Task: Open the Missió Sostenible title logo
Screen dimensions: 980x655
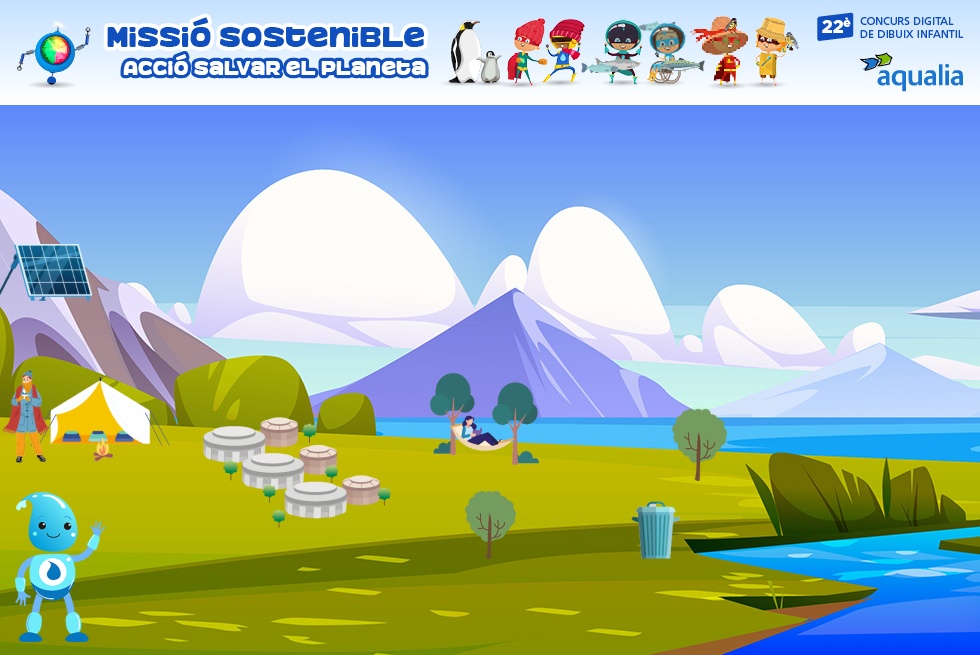Action: 265,51
